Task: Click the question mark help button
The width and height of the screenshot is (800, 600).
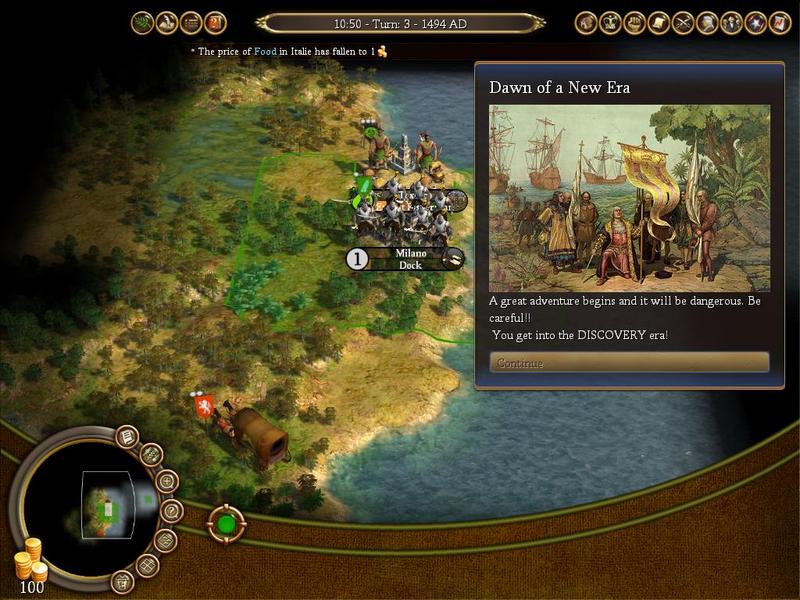Action: 171,510
